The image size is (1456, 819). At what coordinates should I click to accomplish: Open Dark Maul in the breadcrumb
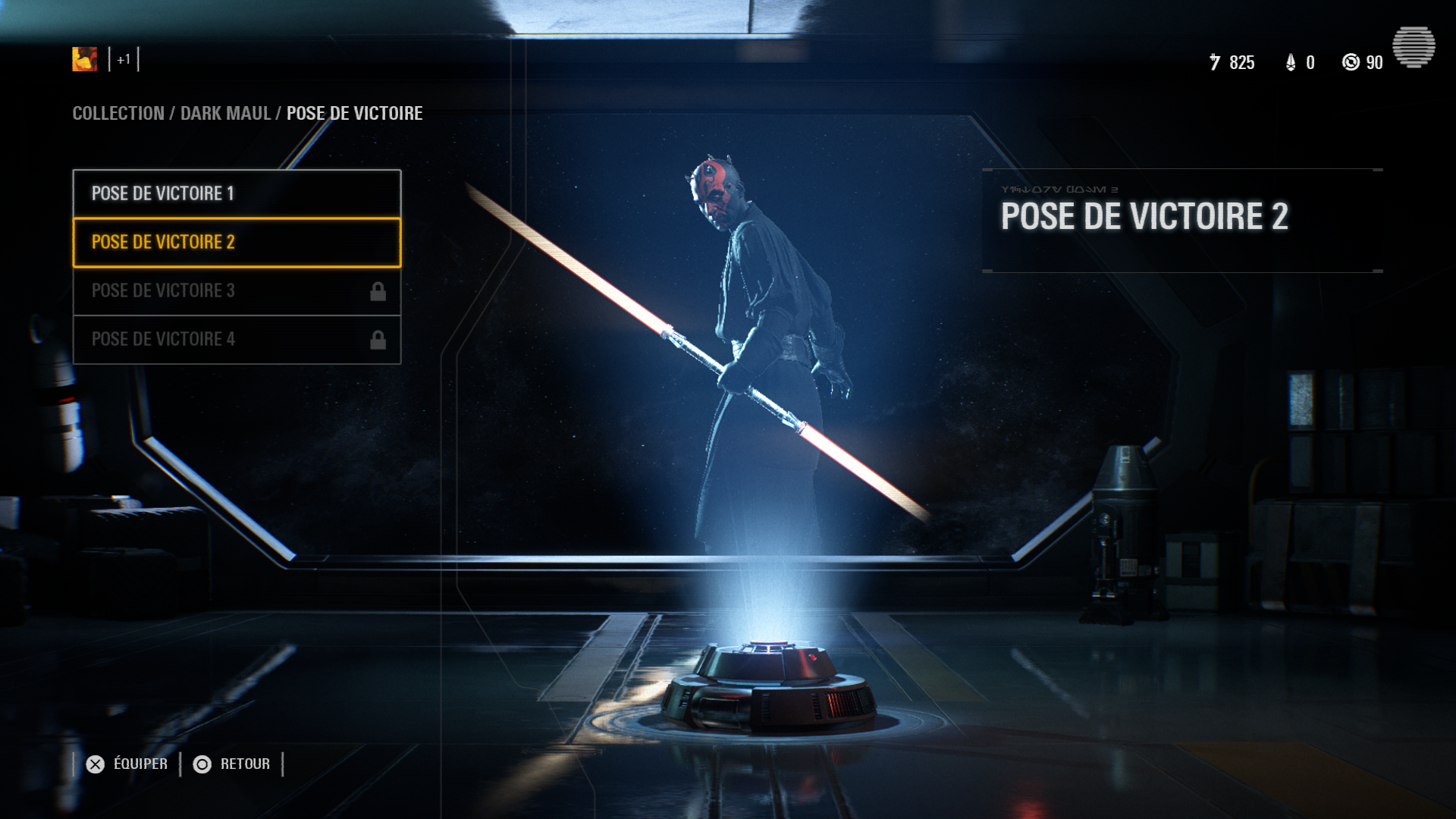pos(225,113)
